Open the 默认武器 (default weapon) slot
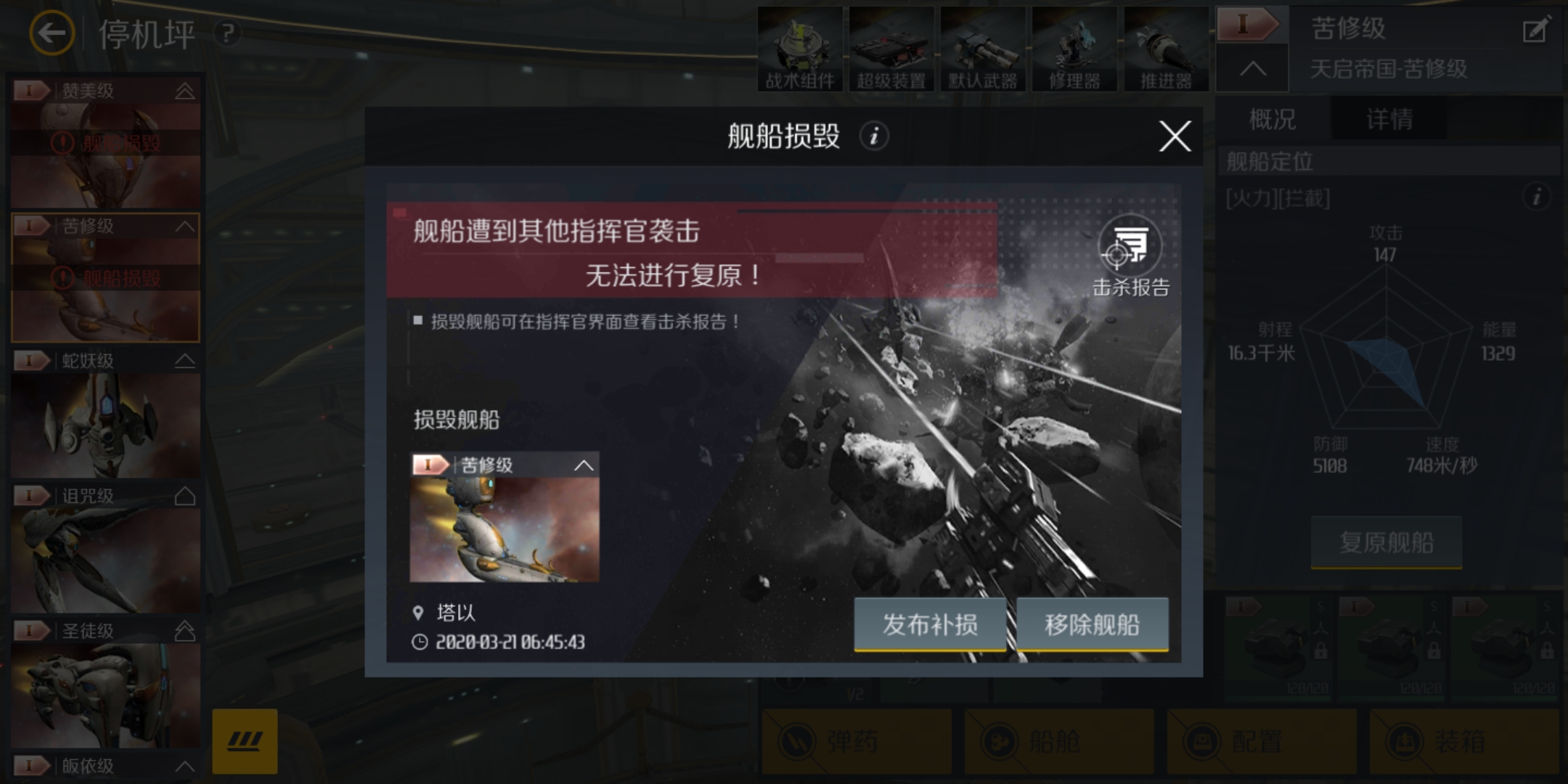1568x784 pixels. click(x=984, y=47)
